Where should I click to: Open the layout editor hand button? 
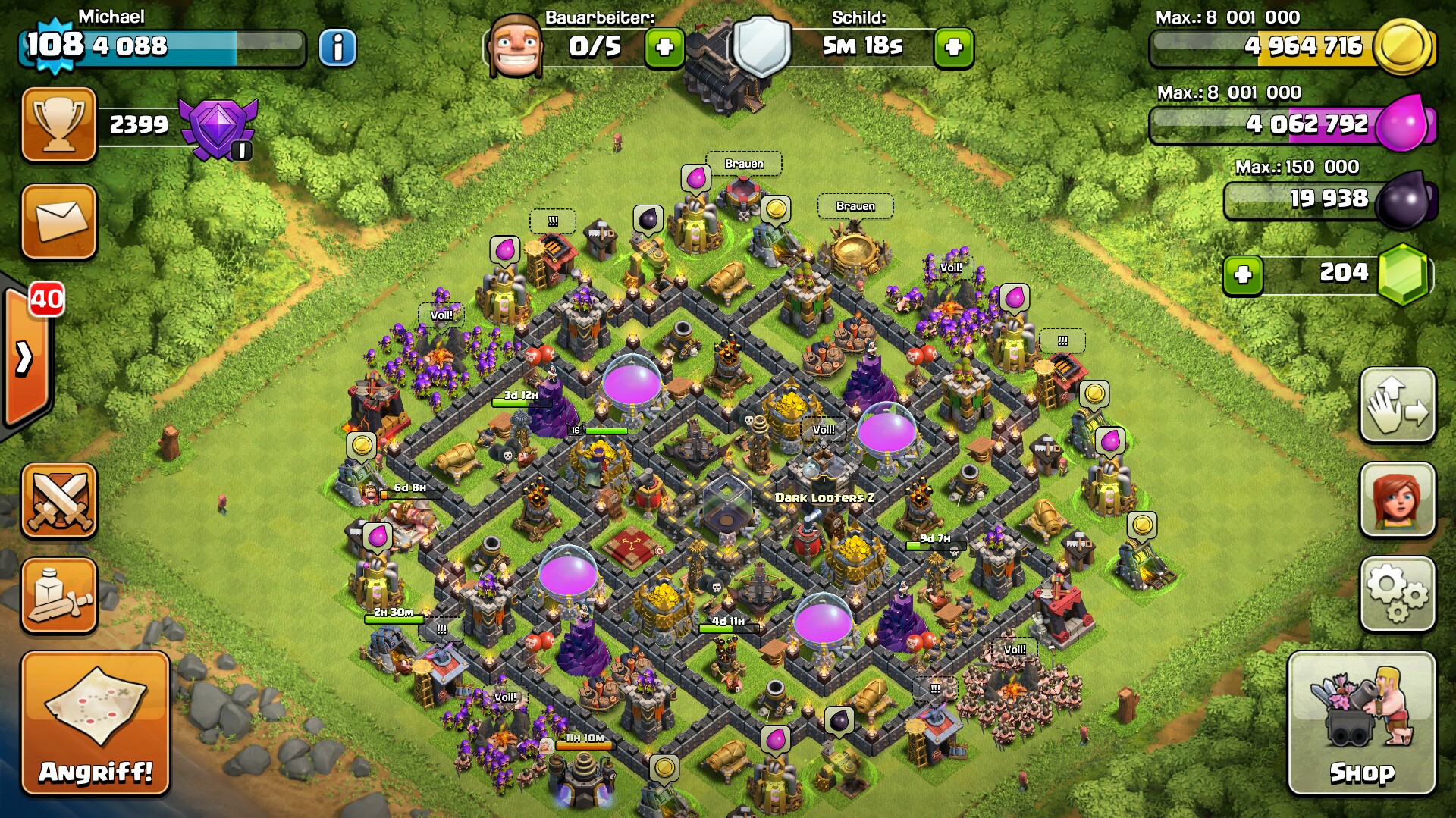[x=1397, y=406]
